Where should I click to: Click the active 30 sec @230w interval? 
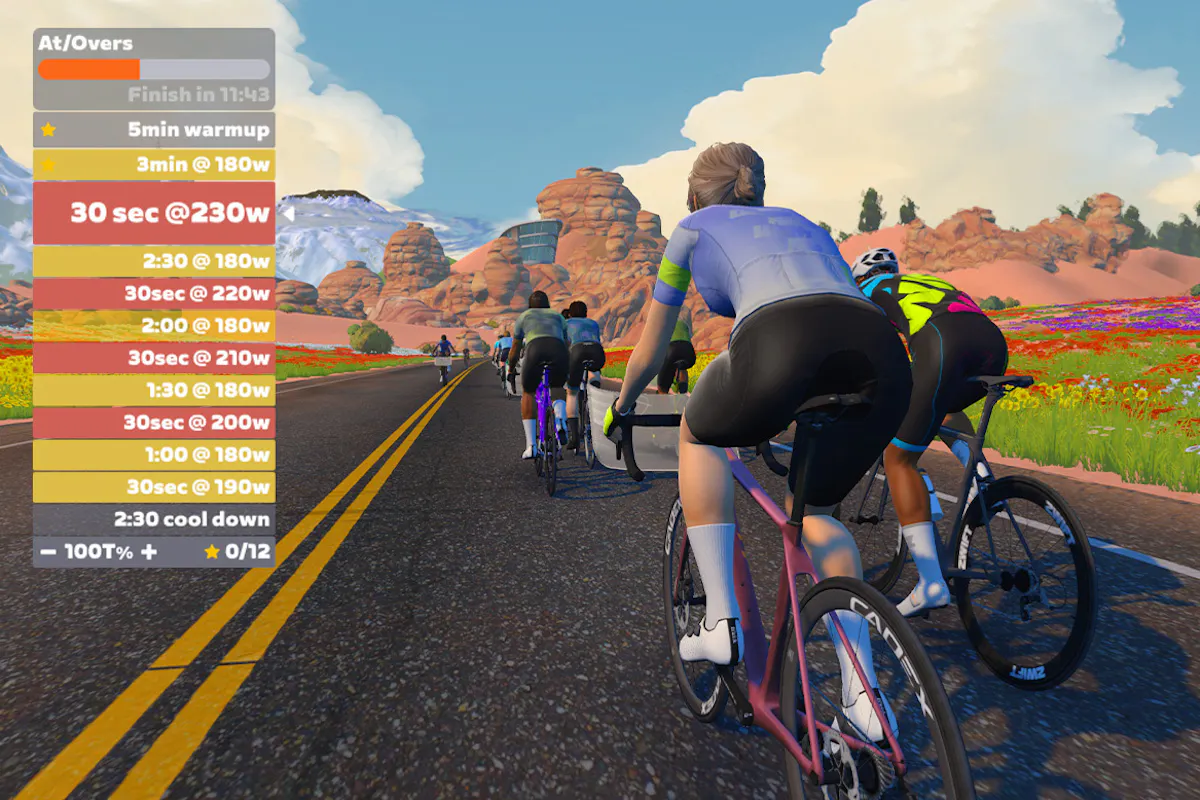154,213
